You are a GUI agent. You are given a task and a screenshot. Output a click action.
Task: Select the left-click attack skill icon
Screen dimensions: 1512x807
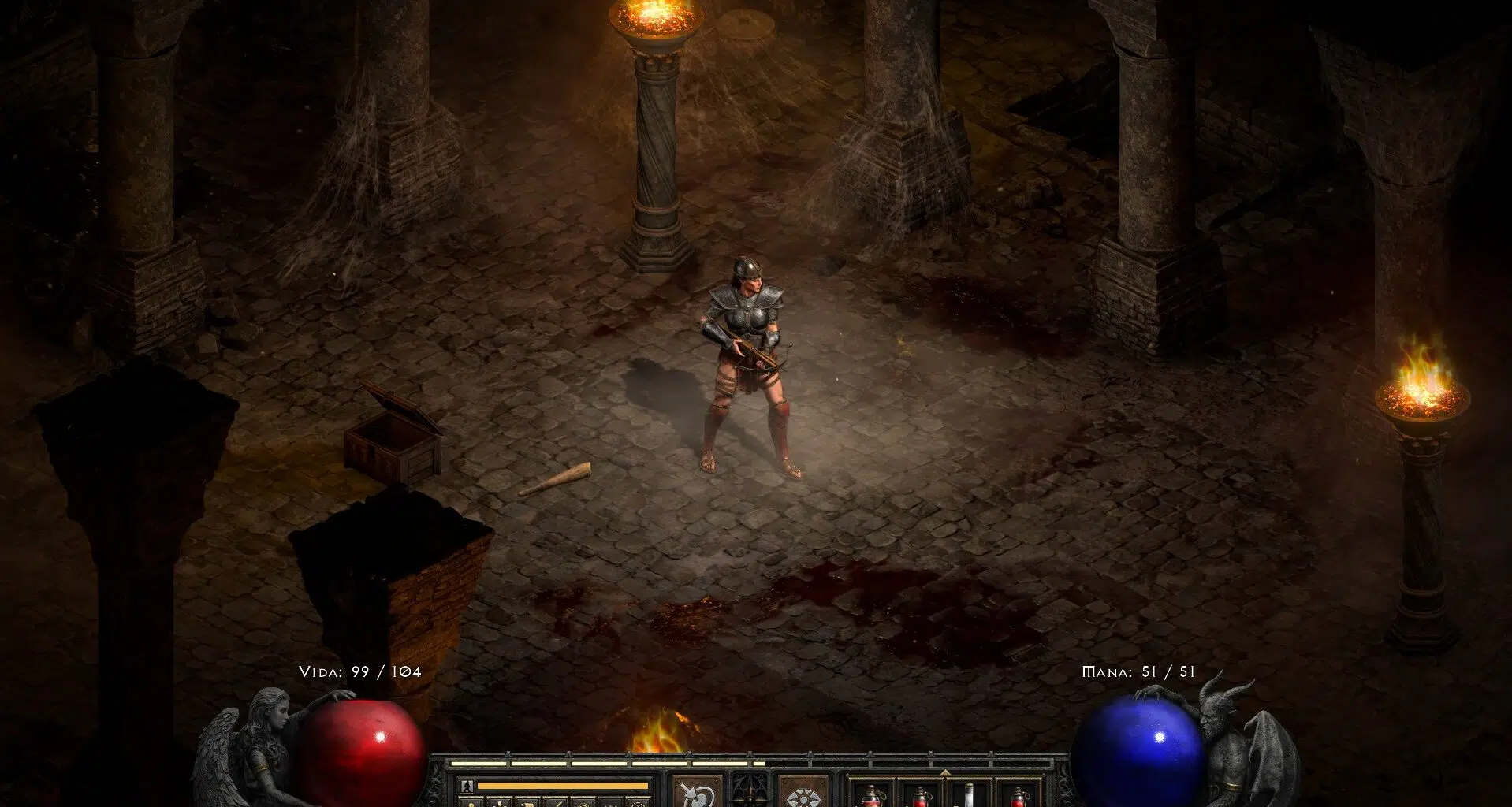tap(696, 790)
